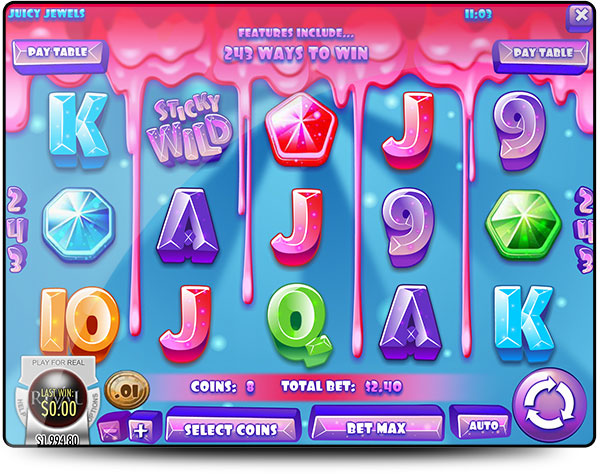Screen dimensions: 600x474
Task: Increase coin value with the plus button
Action: [141, 430]
